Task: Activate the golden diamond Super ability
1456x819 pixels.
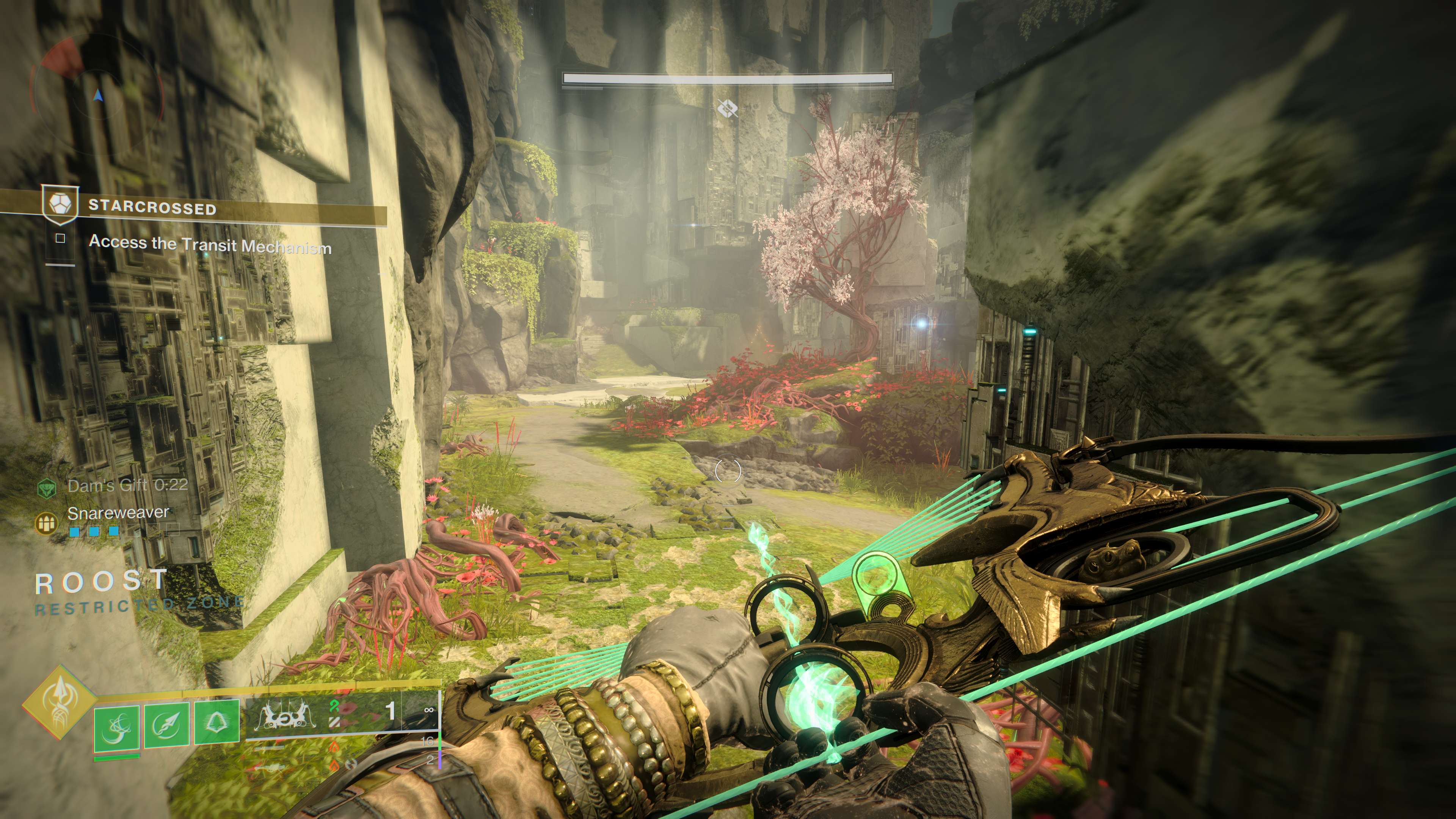Action: [59, 703]
